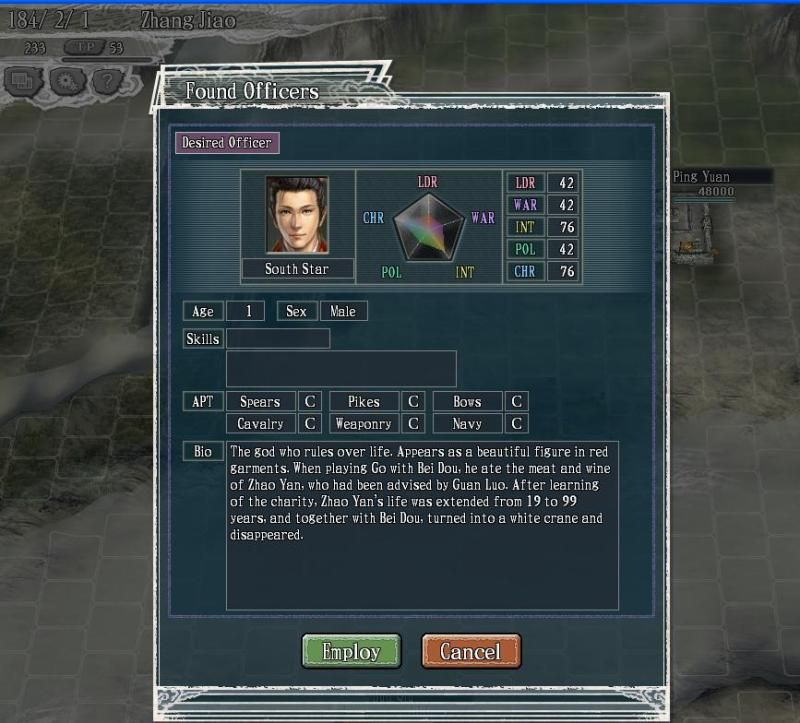Click the overlapping windows icon
The image size is (800, 723).
pyautogui.click(x=26, y=81)
